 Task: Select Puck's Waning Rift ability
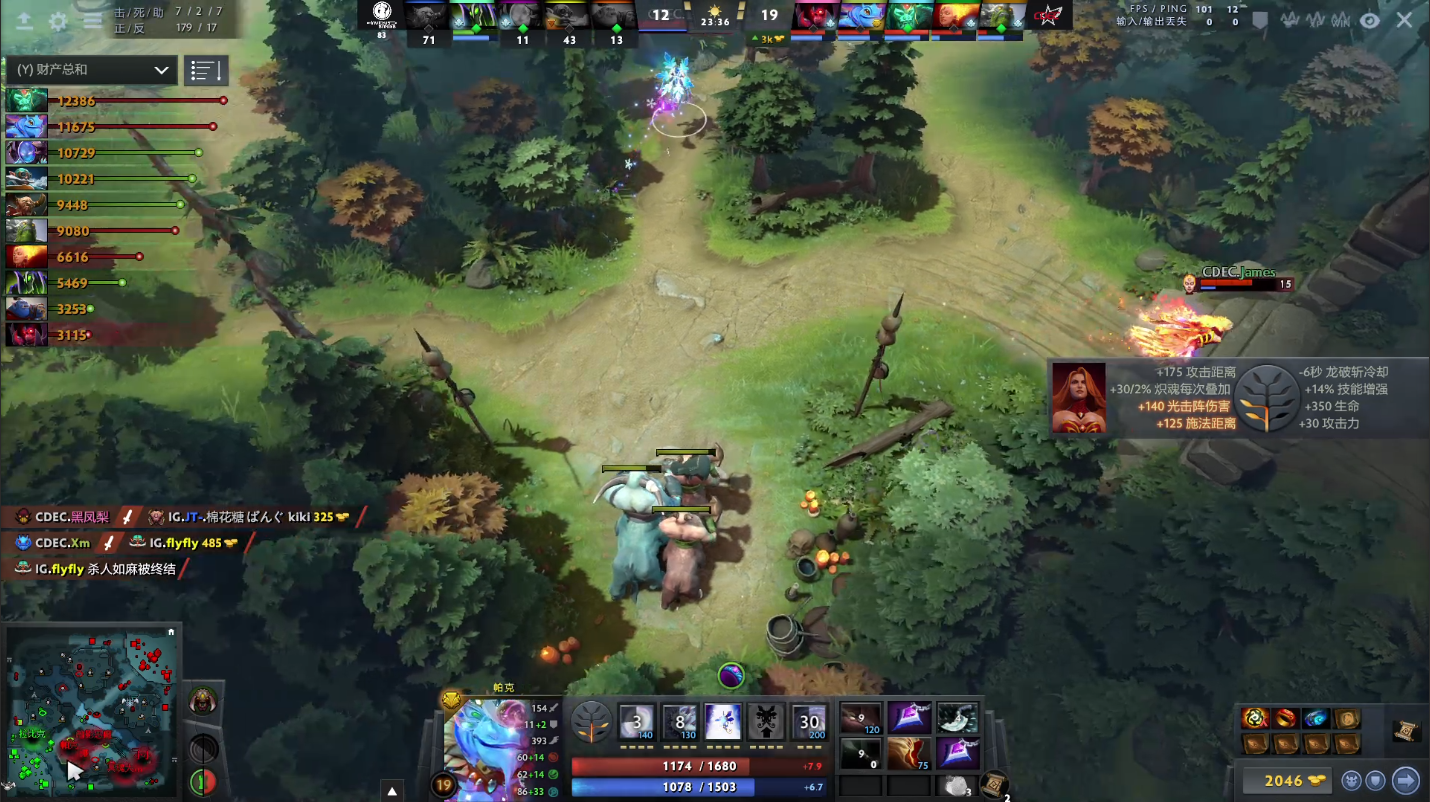point(680,721)
